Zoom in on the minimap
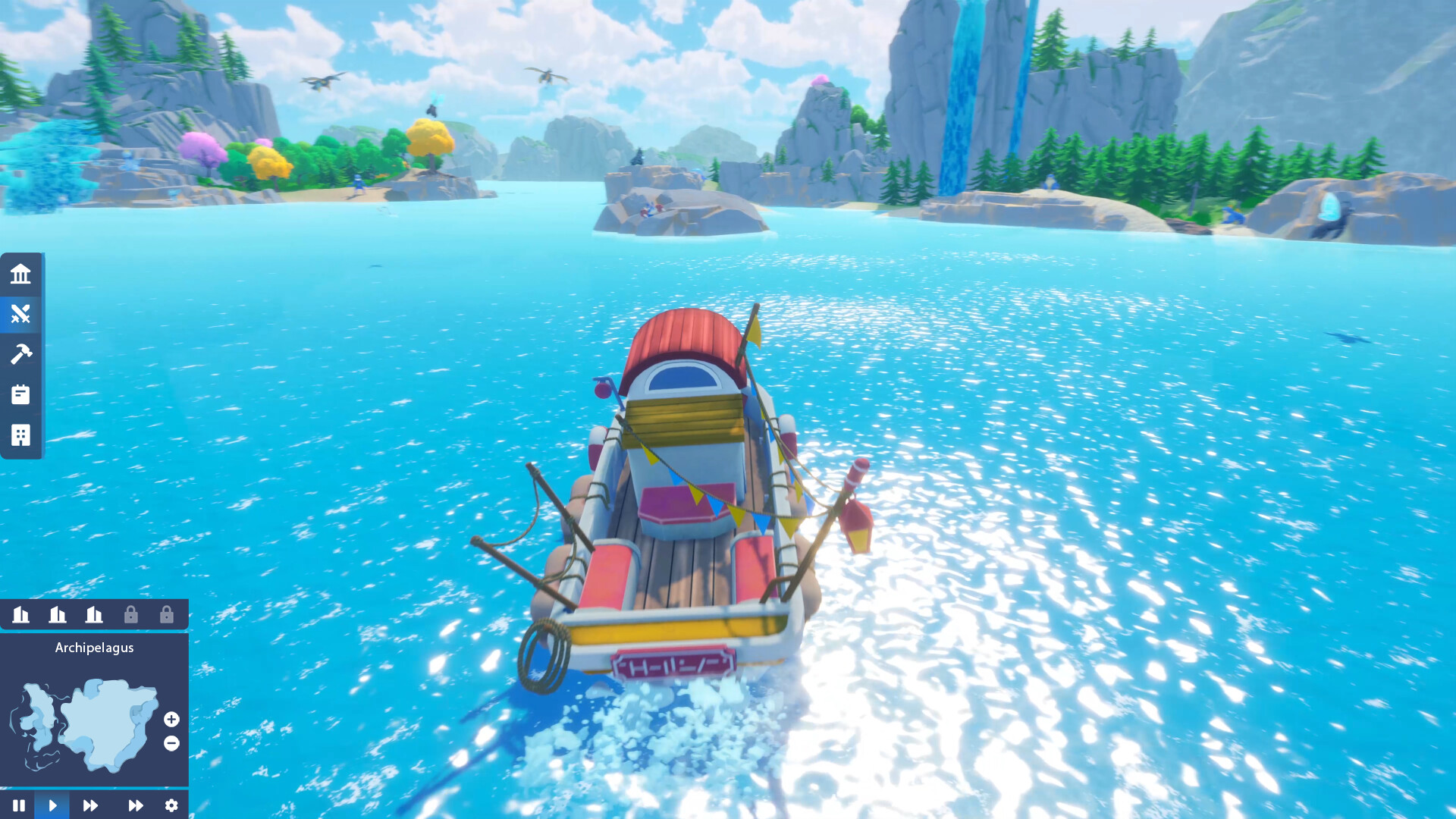This screenshot has width=1456, height=819. pyautogui.click(x=171, y=720)
